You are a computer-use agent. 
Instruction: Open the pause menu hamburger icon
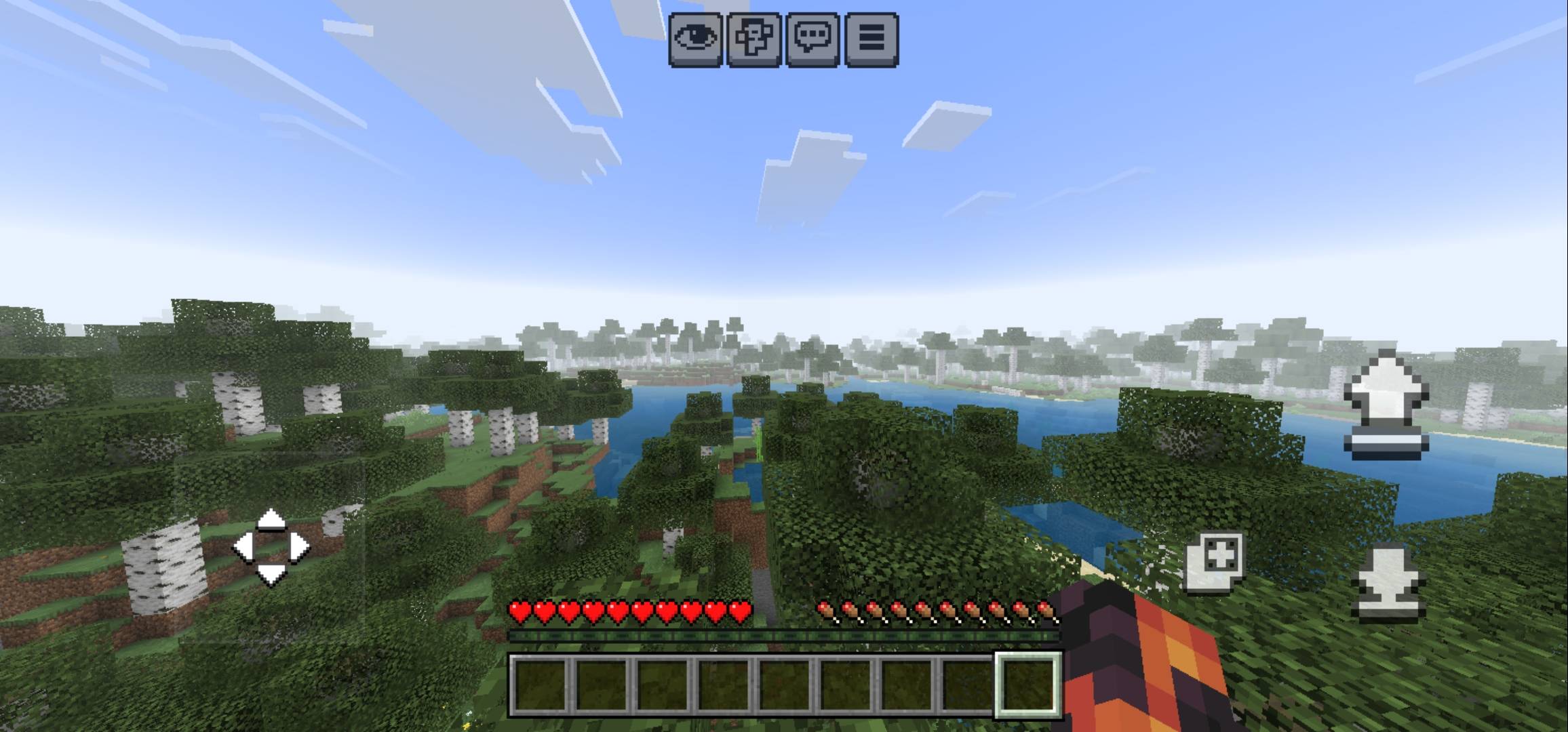[874, 41]
